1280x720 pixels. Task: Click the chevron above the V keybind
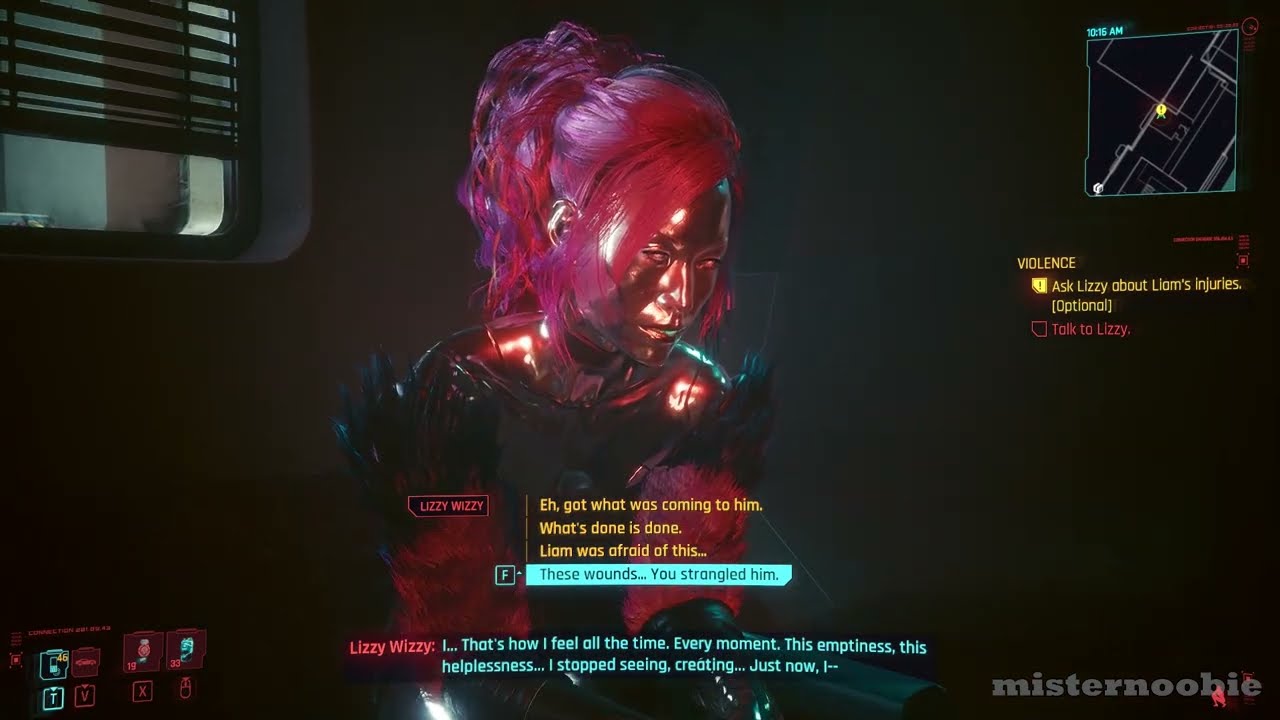(85, 684)
